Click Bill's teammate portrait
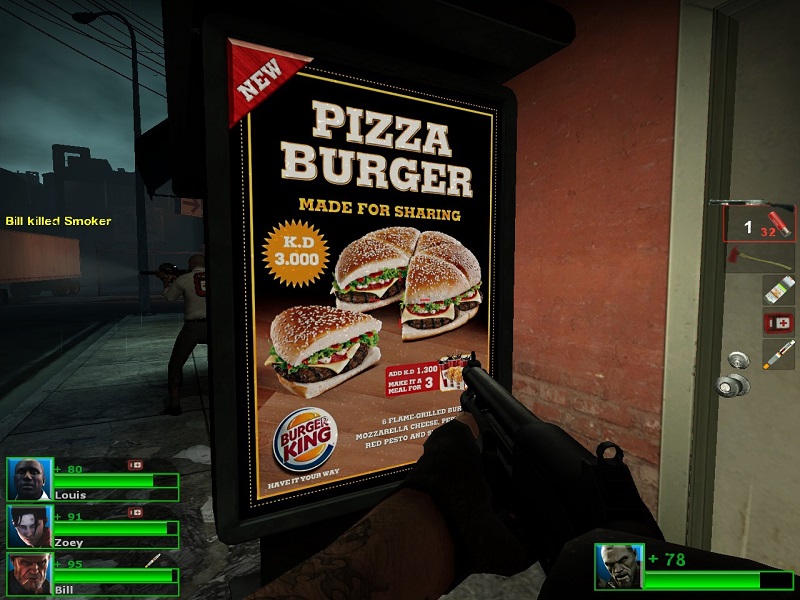This screenshot has width=800, height=600. pyautogui.click(x=28, y=573)
